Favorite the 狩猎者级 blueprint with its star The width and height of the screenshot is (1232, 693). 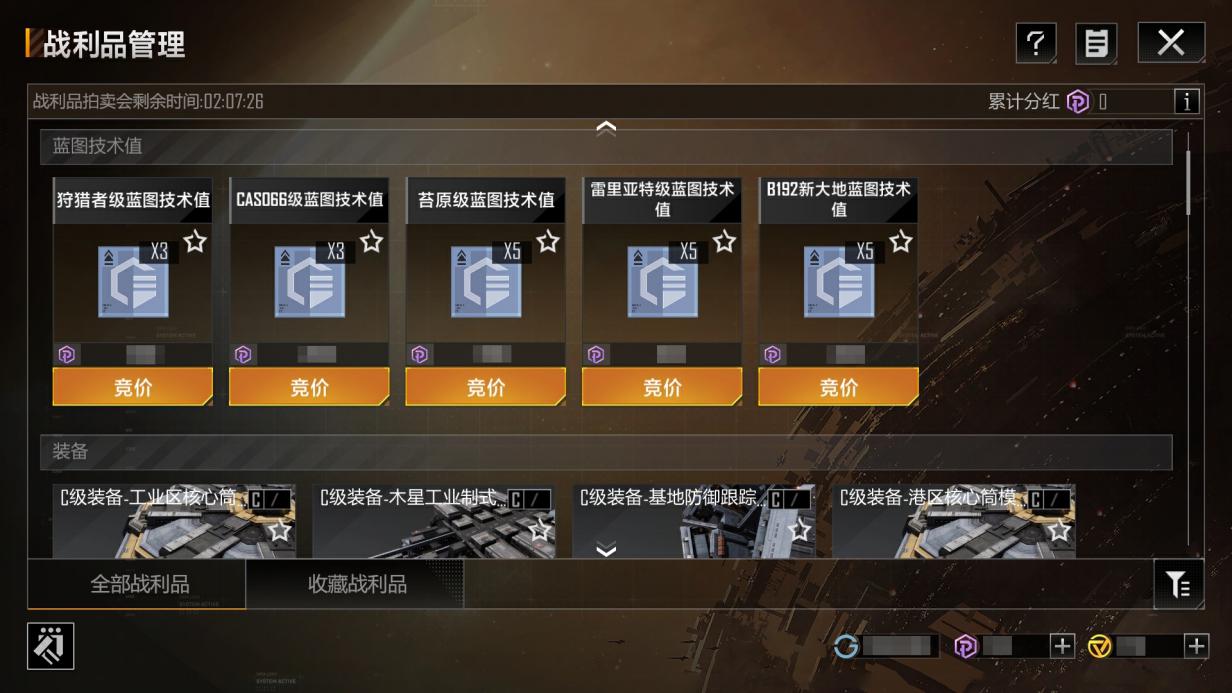tap(195, 241)
